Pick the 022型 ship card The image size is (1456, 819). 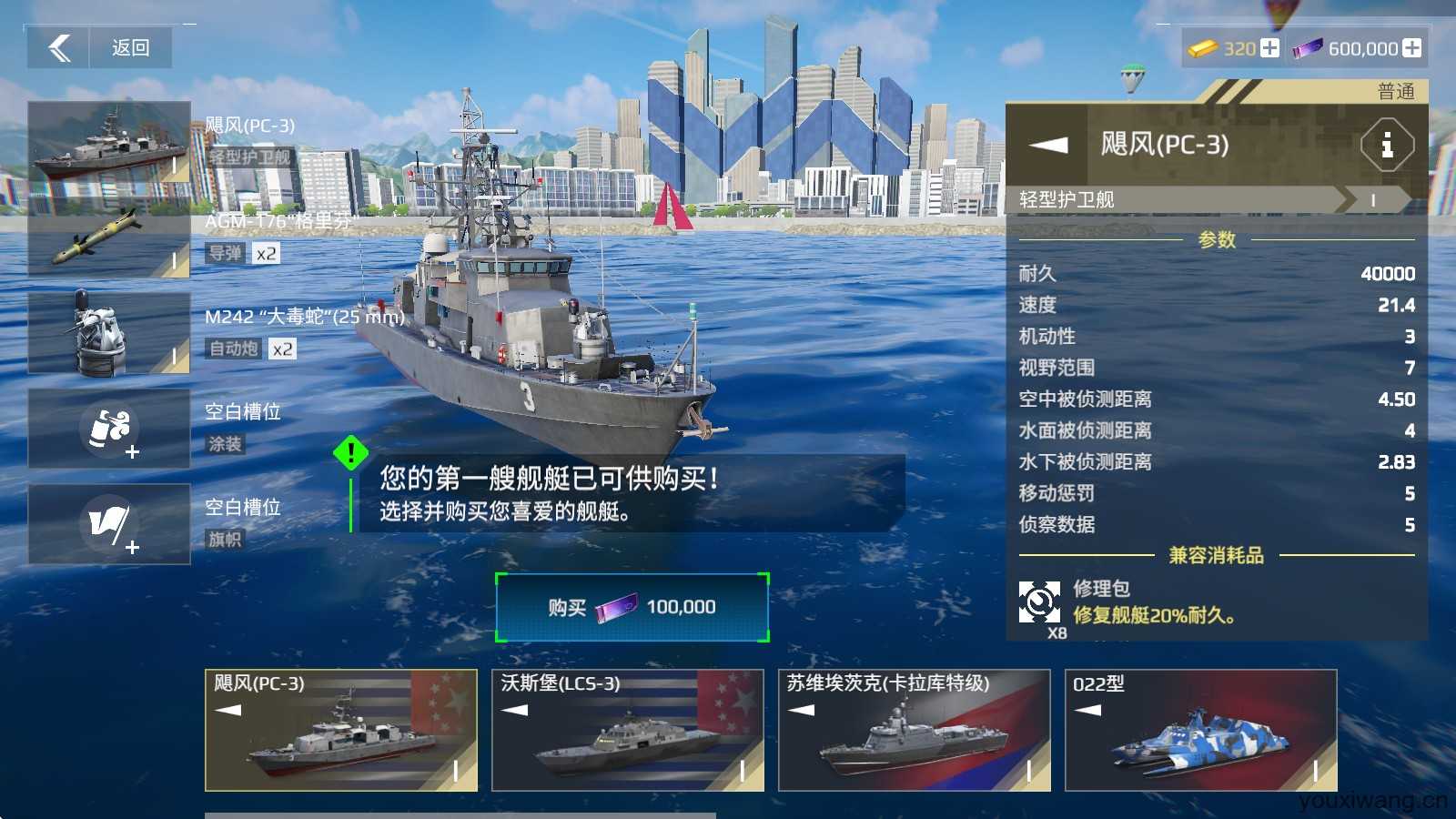[1201, 730]
